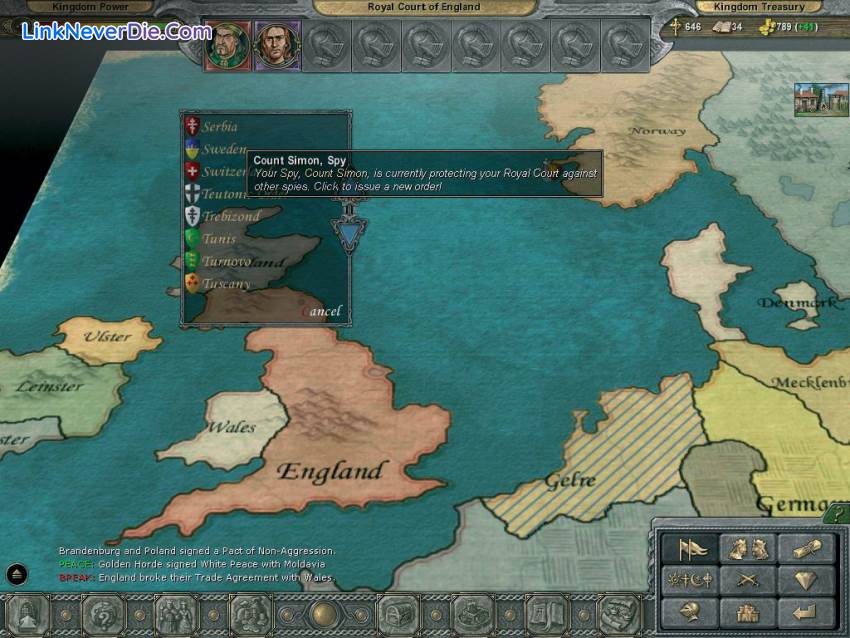Choose Turnovo in the kingdom list

226,261
